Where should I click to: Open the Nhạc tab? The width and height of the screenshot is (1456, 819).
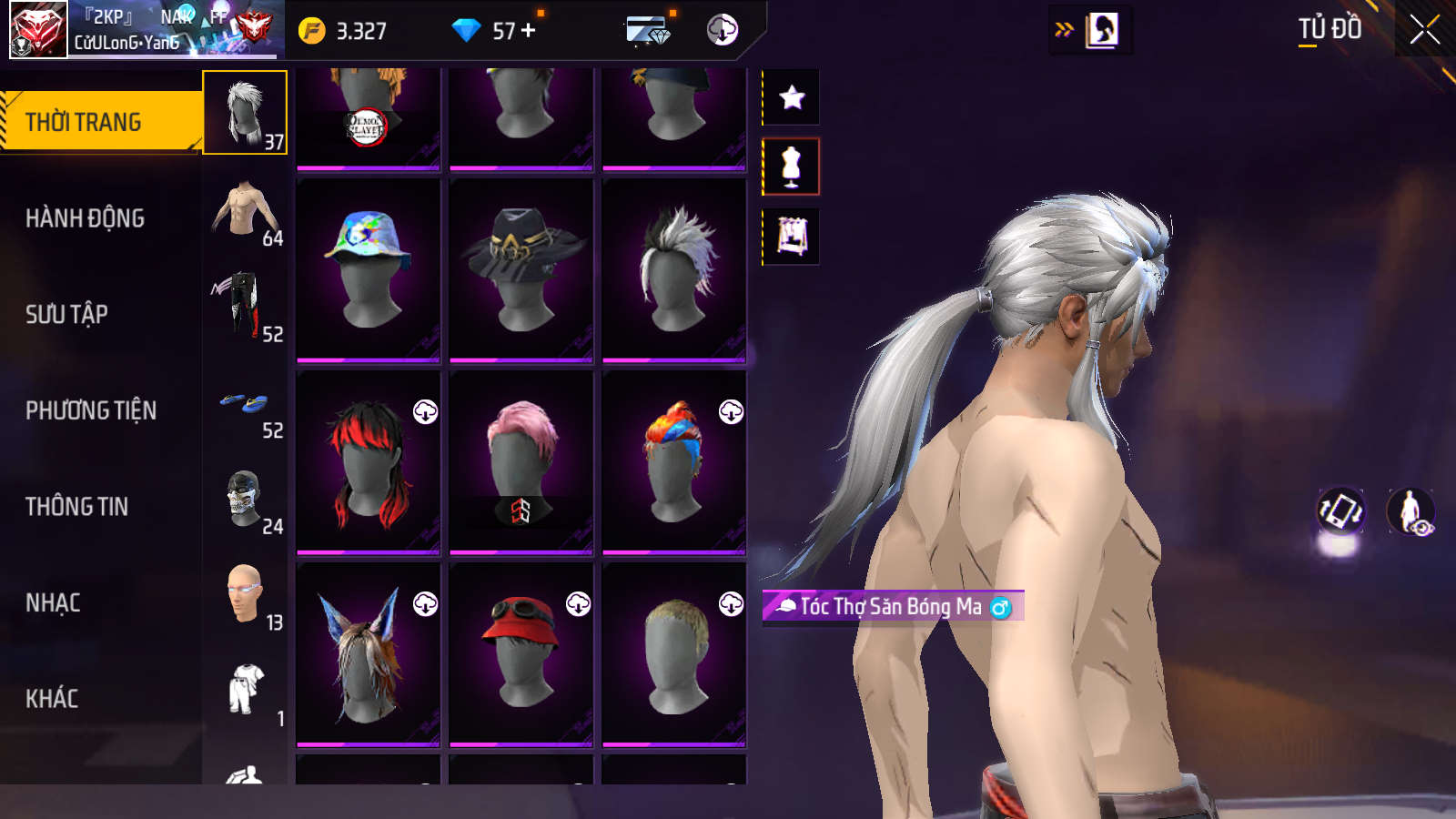[53, 602]
